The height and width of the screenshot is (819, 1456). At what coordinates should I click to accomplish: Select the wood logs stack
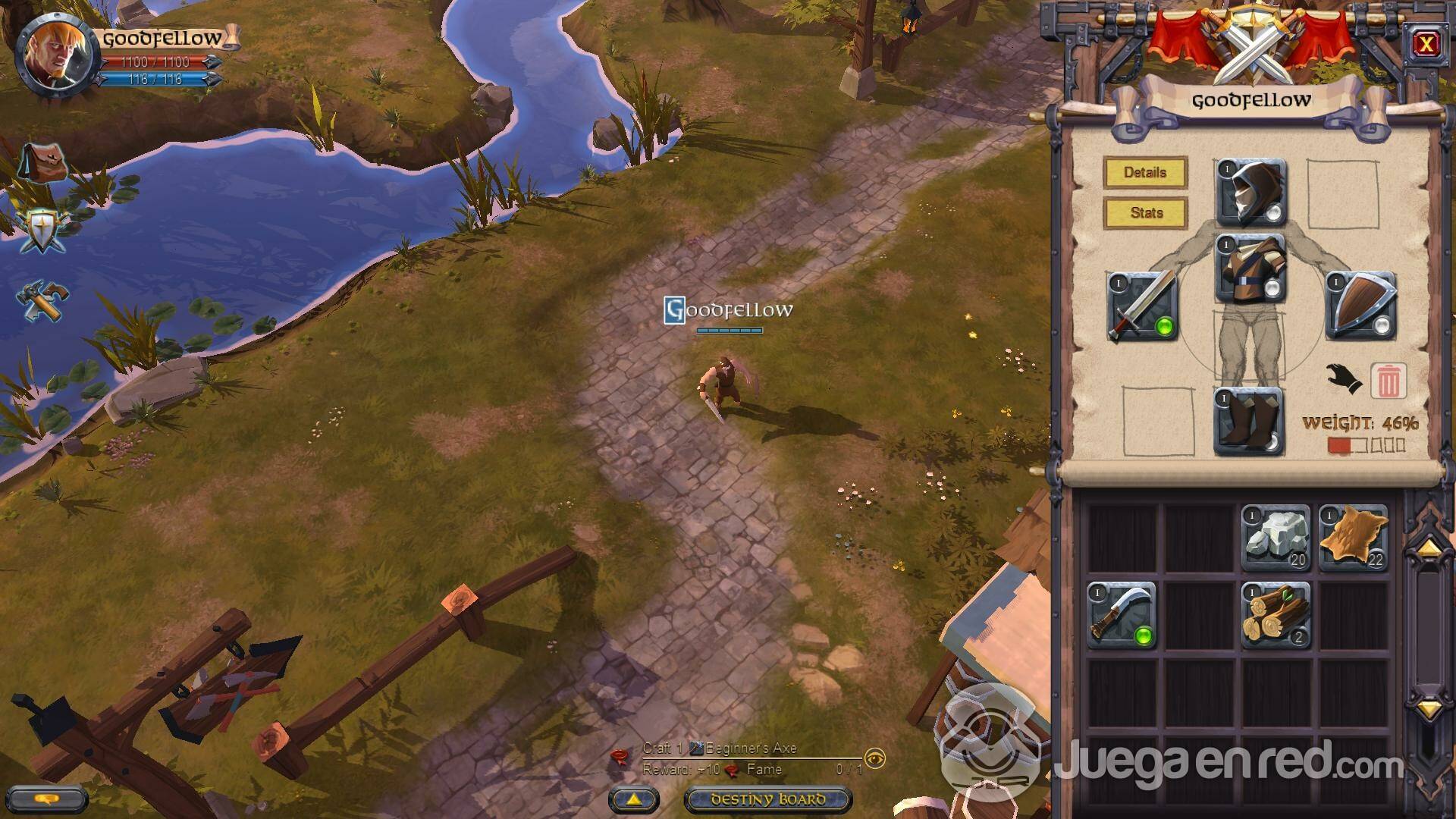pyautogui.click(x=1276, y=615)
